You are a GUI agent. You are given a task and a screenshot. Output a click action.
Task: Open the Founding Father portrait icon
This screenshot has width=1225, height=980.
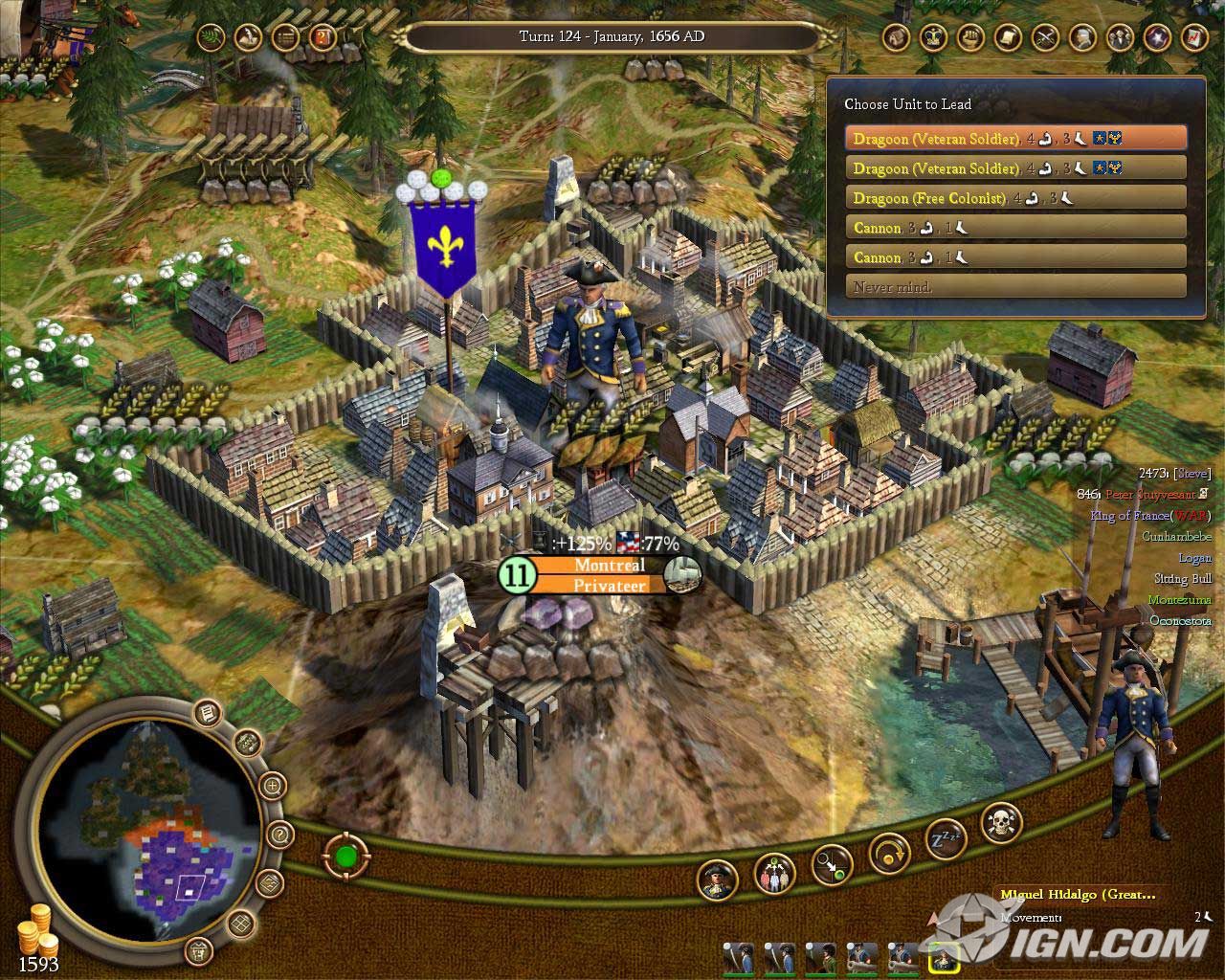click(x=1081, y=38)
